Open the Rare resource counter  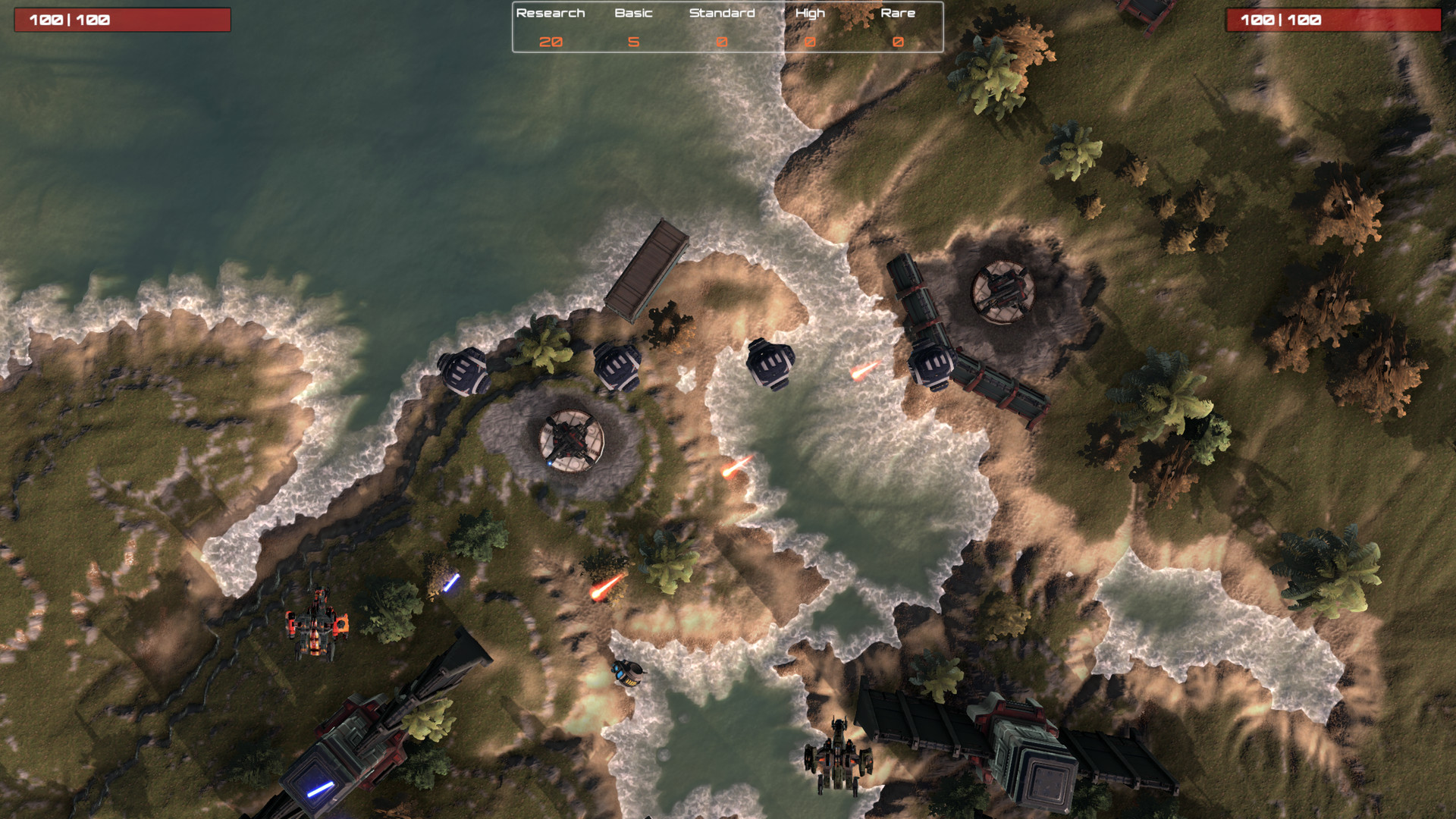coord(897,42)
